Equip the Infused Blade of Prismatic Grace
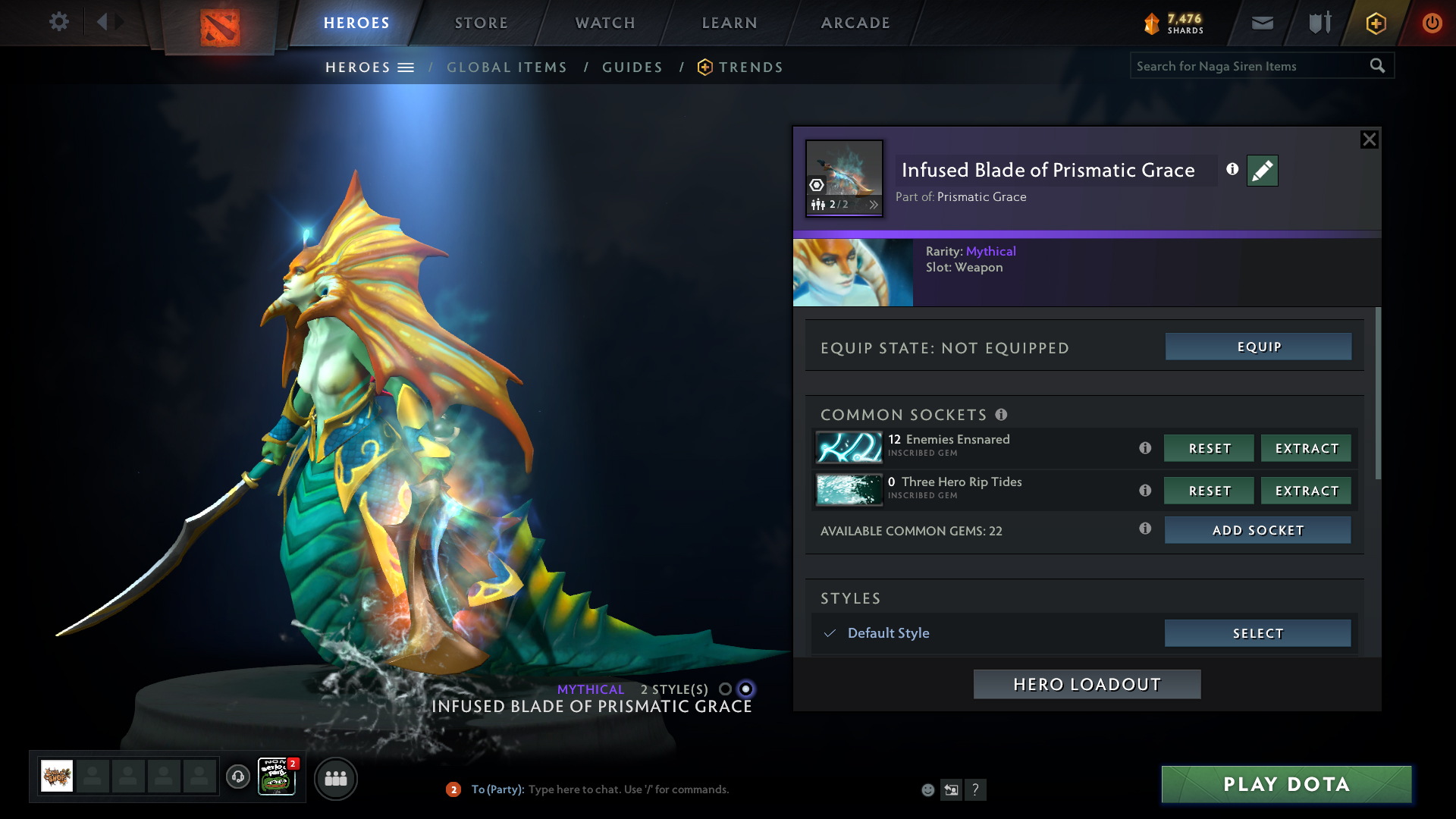This screenshot has height=819, width=1456. (1258, 347)
